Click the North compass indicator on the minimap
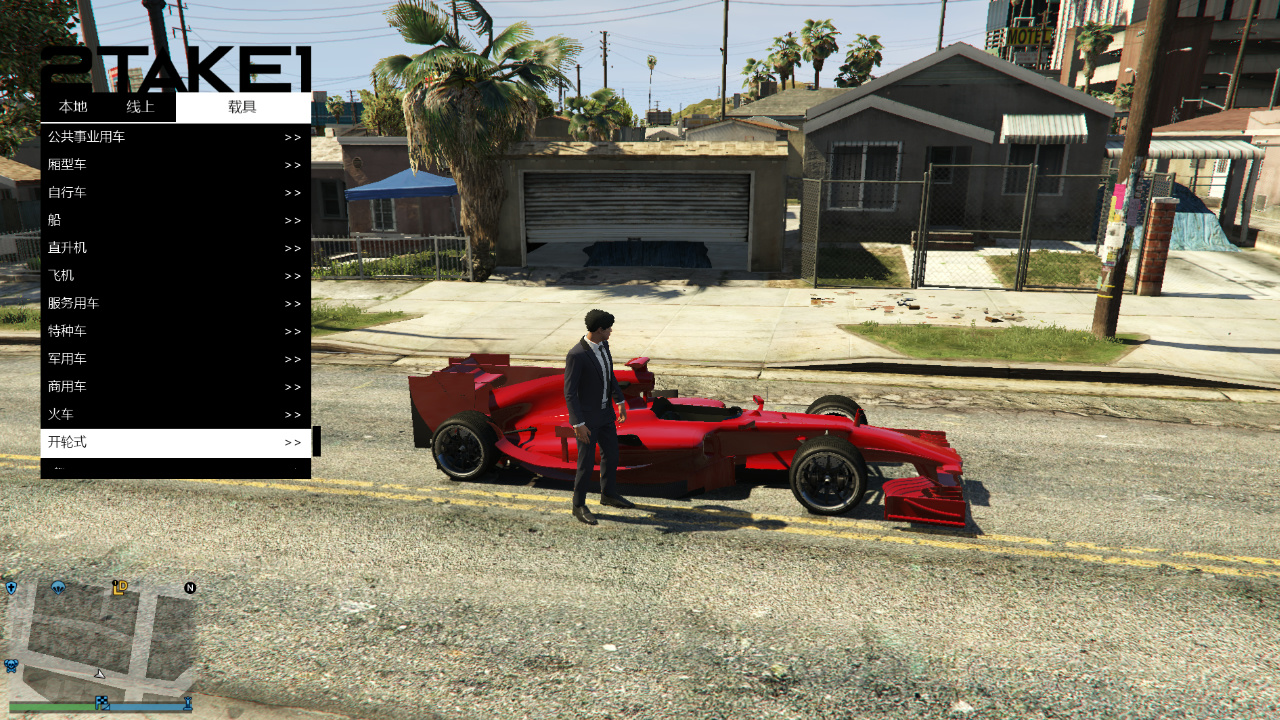 pos(189,587)
